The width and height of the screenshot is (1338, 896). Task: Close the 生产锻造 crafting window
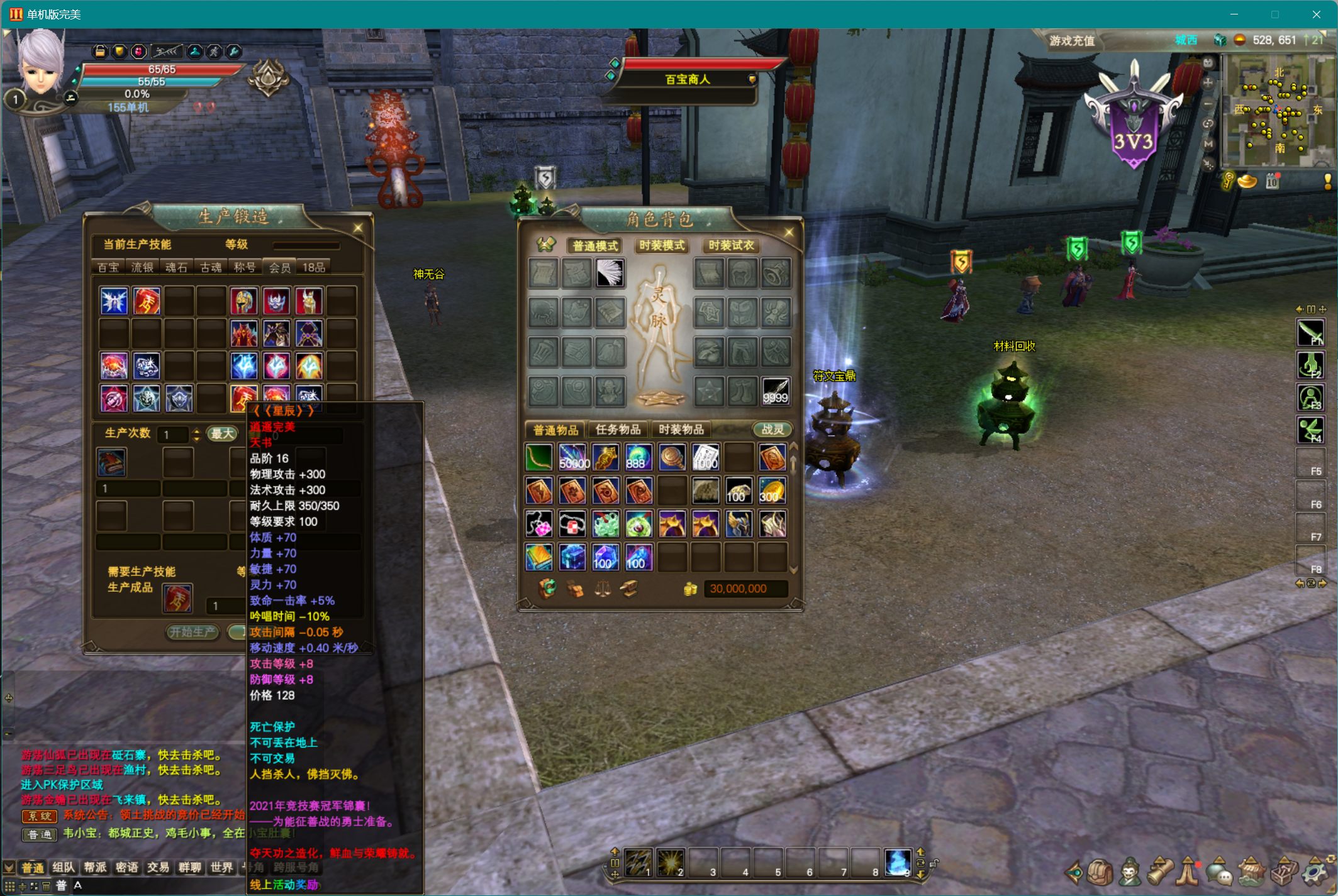358,228
